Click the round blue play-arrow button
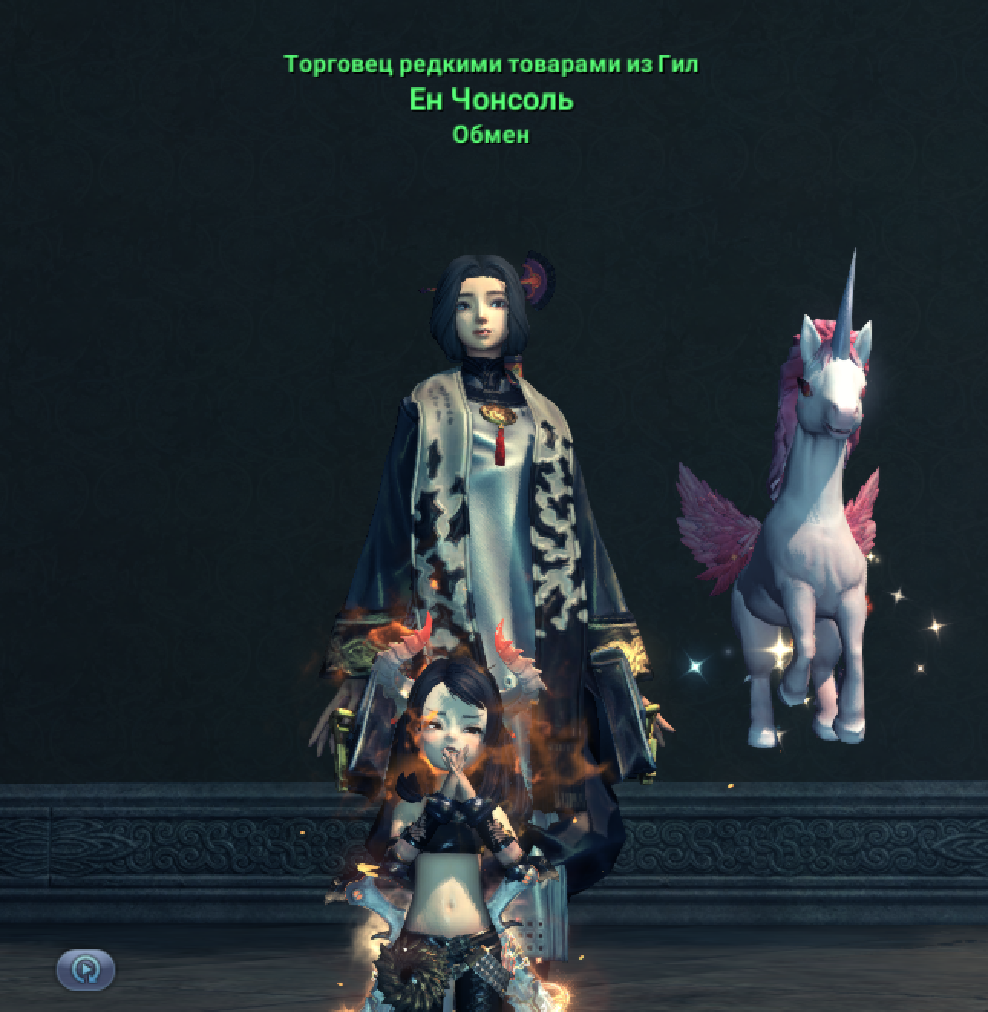 pos(86,969)
